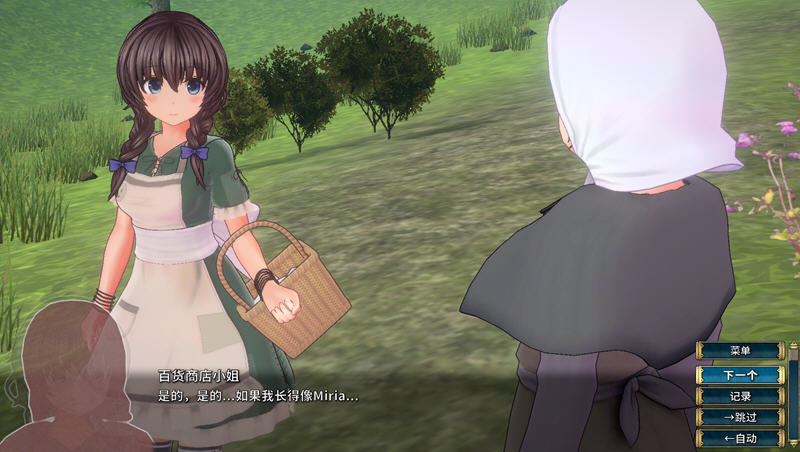The width and height of the screenshot is (800, 452).
Task: Open the 菜单 menu button
Action: coord(740,351)
